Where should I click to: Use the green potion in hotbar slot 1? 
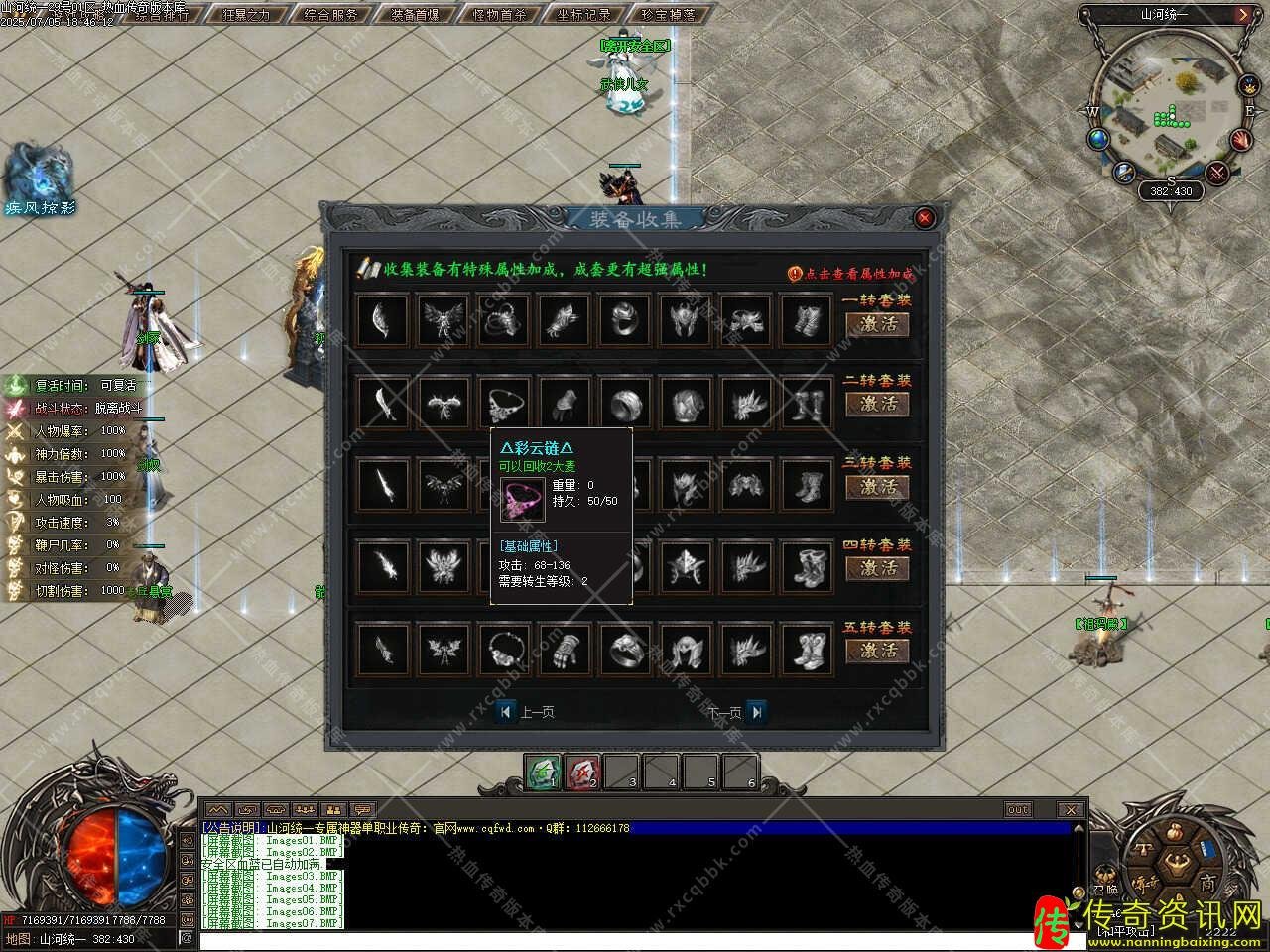[x=542, y=772]
